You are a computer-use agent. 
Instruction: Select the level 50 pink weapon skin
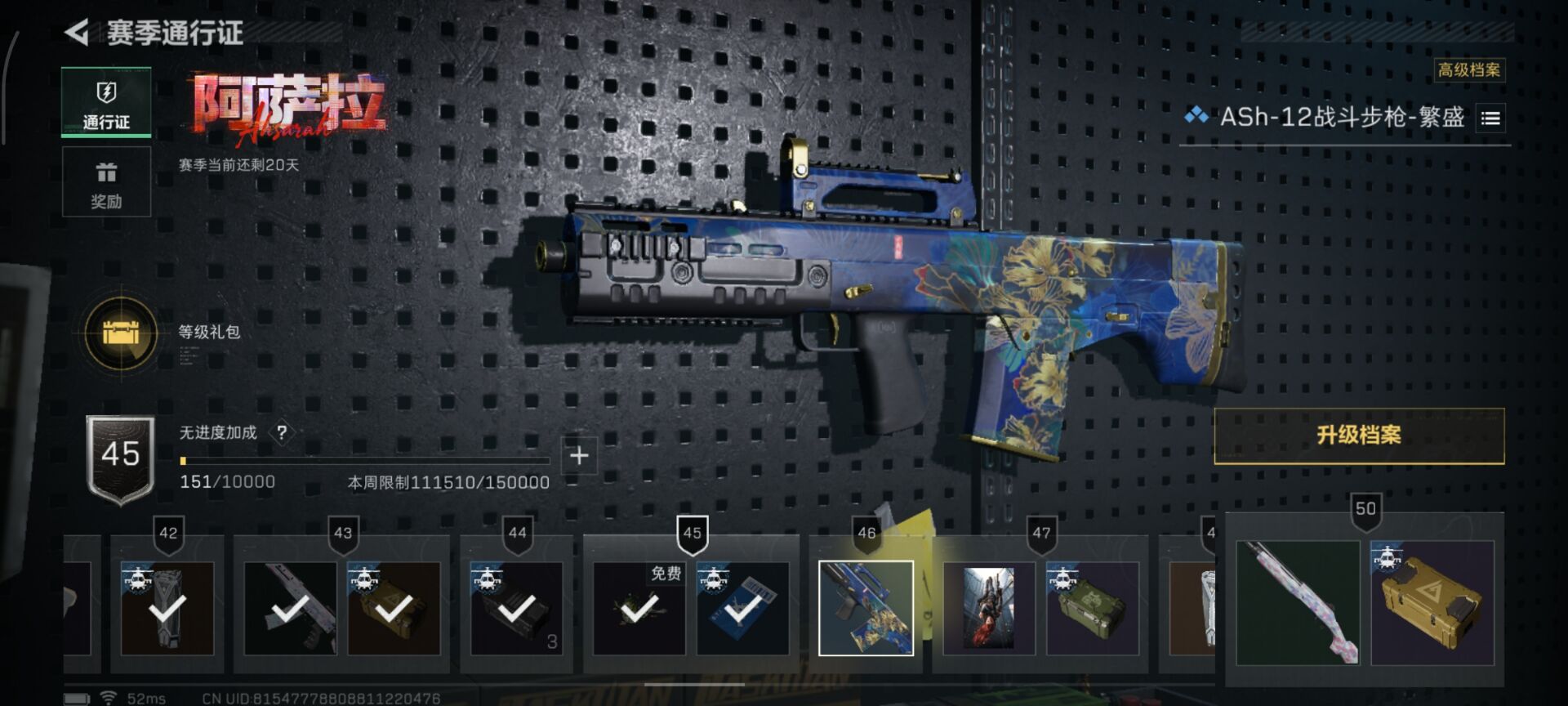coord(1298,603)
